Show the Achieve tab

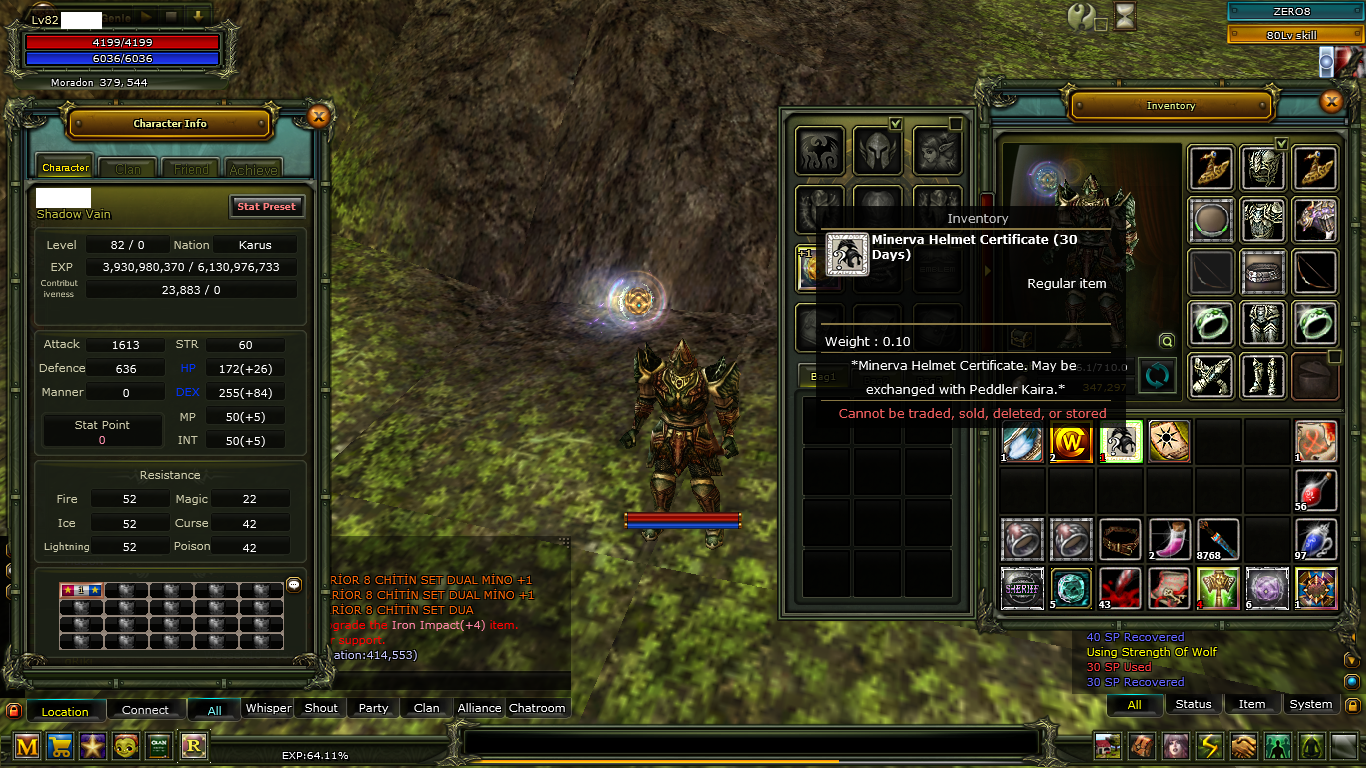(253, 169)
